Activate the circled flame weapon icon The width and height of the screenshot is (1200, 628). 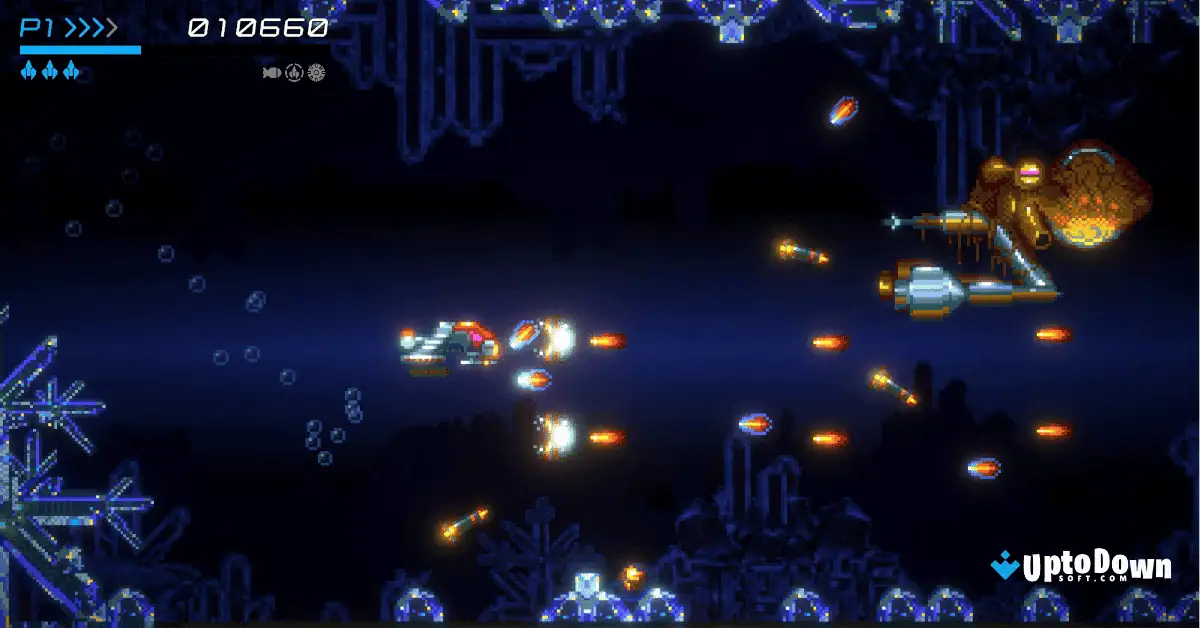tap(293, 72)
